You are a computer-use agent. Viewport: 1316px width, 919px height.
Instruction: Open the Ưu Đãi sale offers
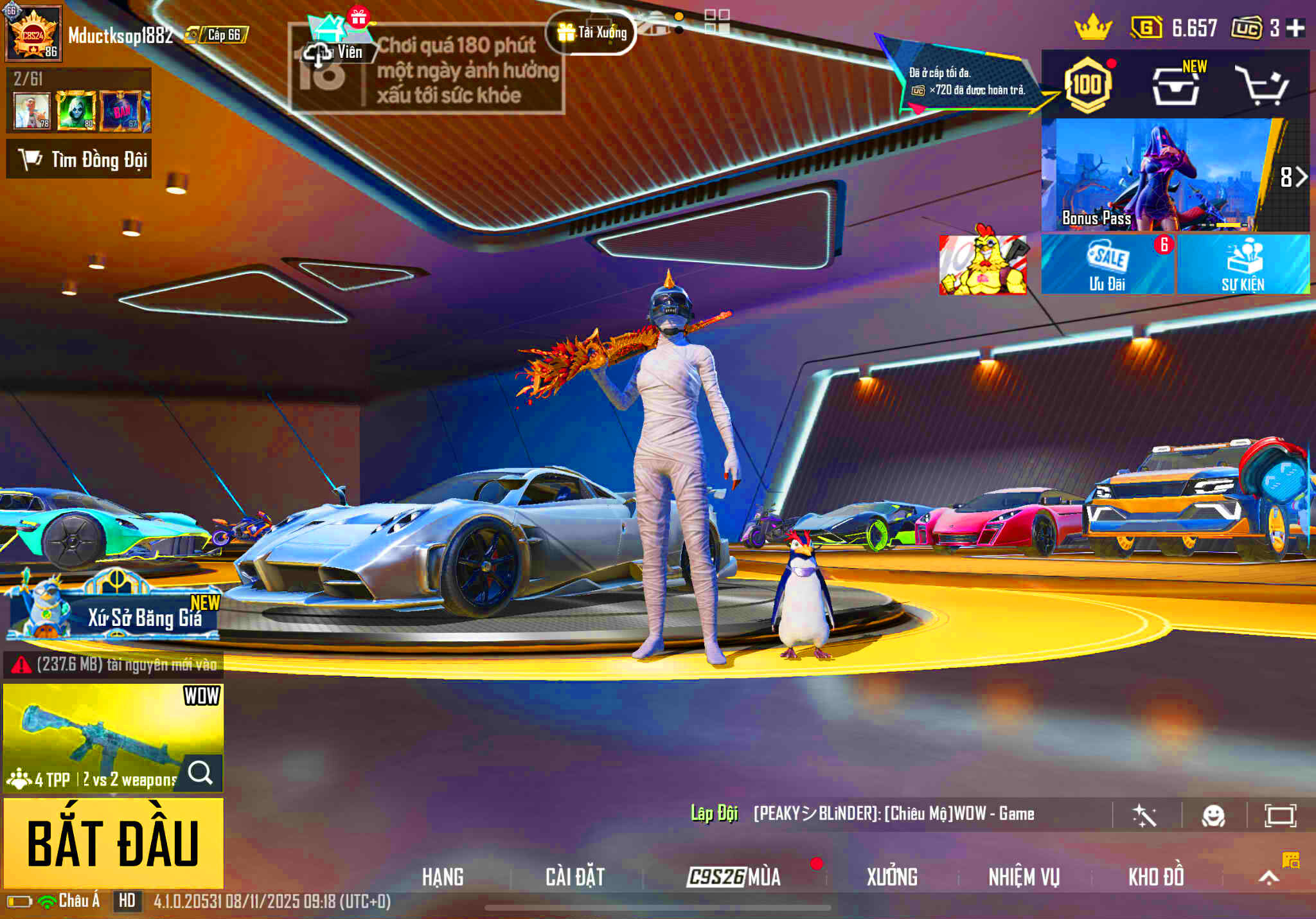coord(1107,265)
